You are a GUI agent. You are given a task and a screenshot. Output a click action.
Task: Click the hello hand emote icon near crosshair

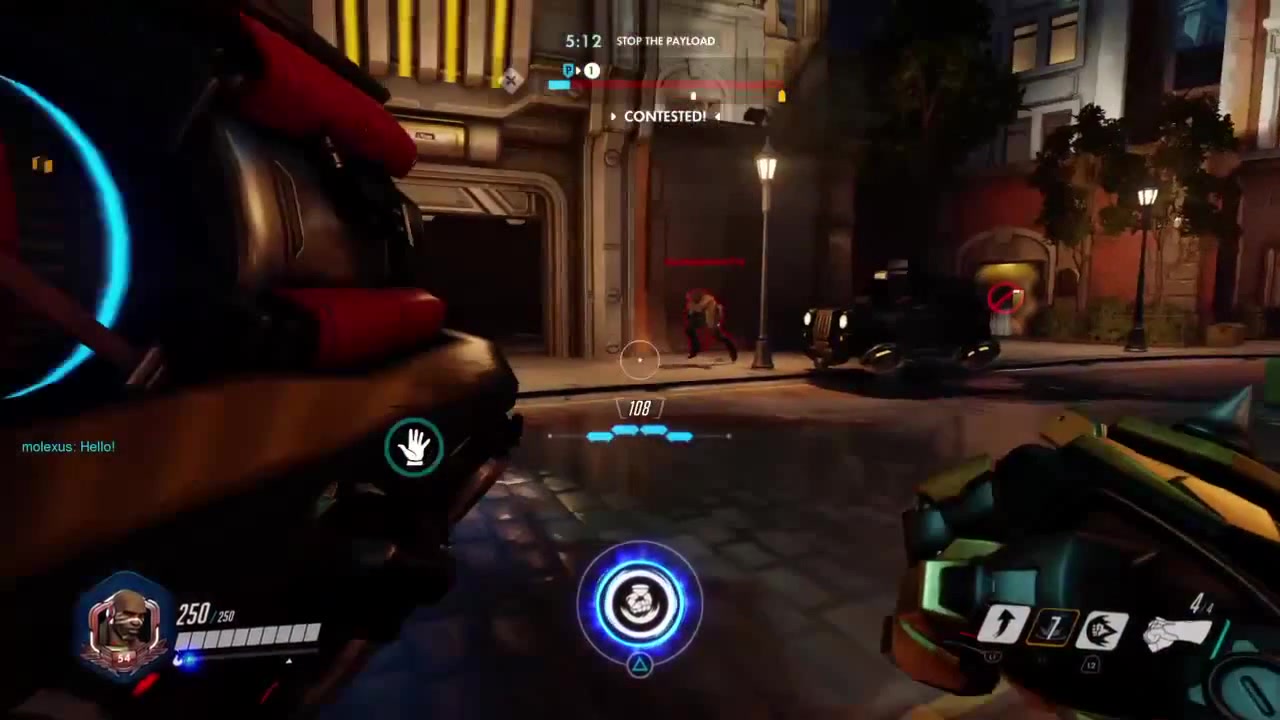point(414,447)
